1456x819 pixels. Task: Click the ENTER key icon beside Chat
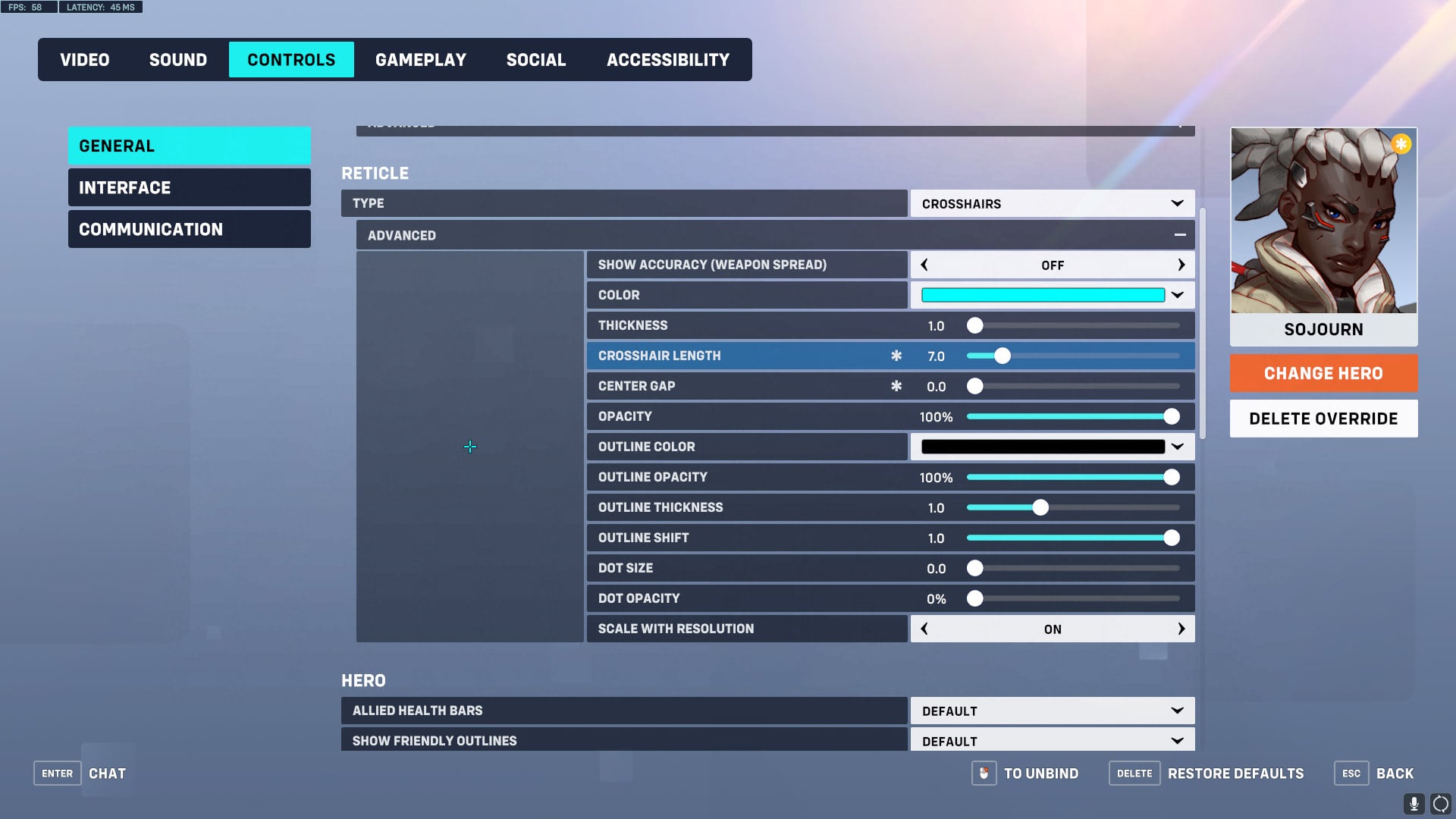pyautogui.click(x=57, y=773)
